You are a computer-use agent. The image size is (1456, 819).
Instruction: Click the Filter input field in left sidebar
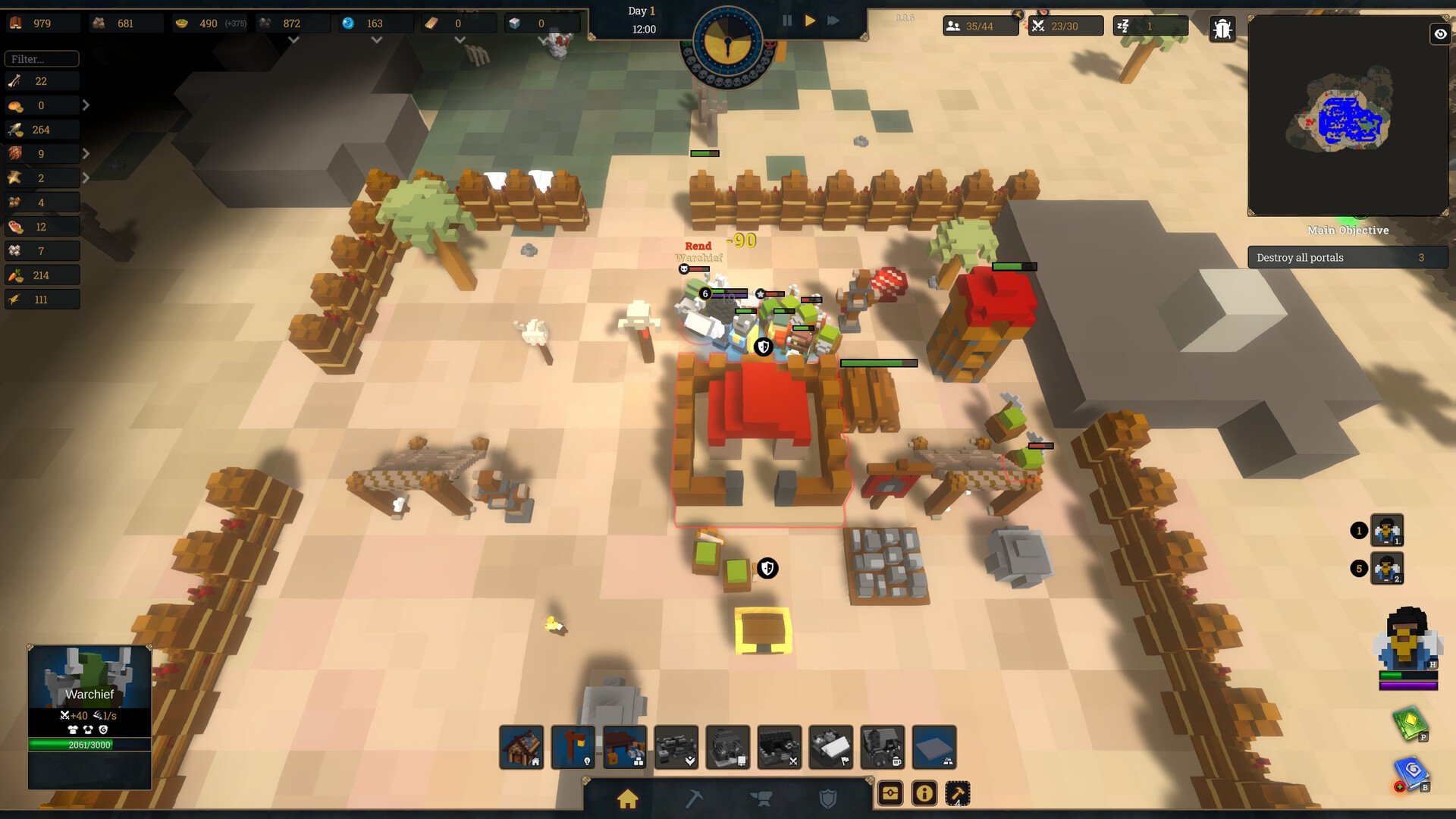(42, 58)
